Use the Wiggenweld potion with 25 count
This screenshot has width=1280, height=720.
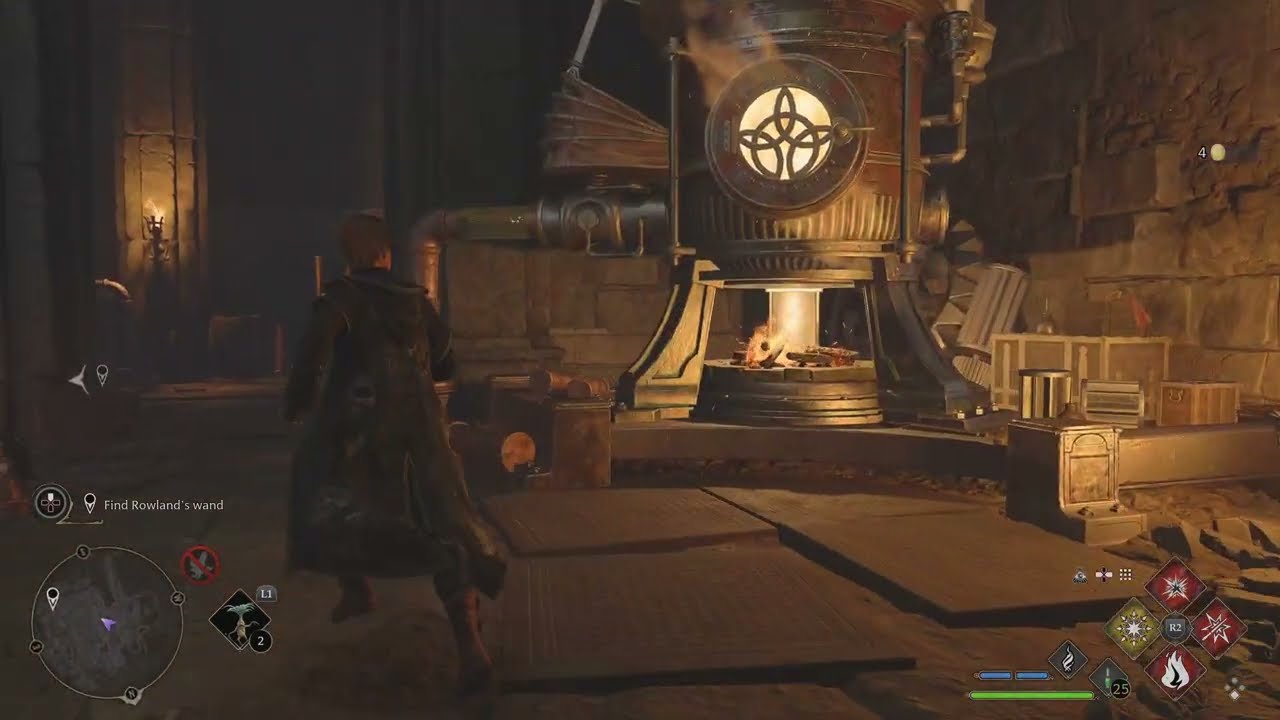(1106, 678)
